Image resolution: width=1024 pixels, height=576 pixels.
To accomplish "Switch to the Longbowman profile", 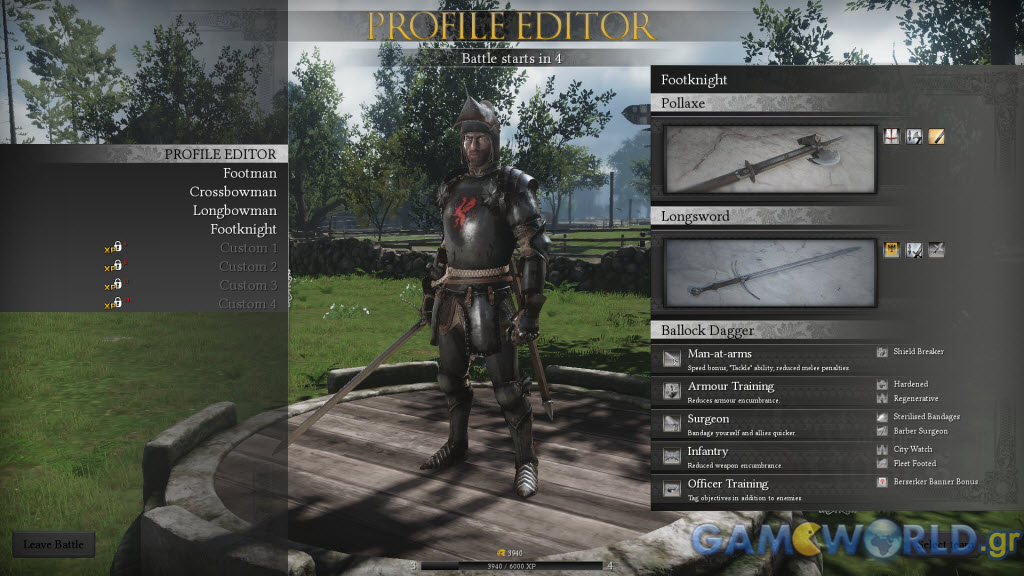I will pos(234,211).
